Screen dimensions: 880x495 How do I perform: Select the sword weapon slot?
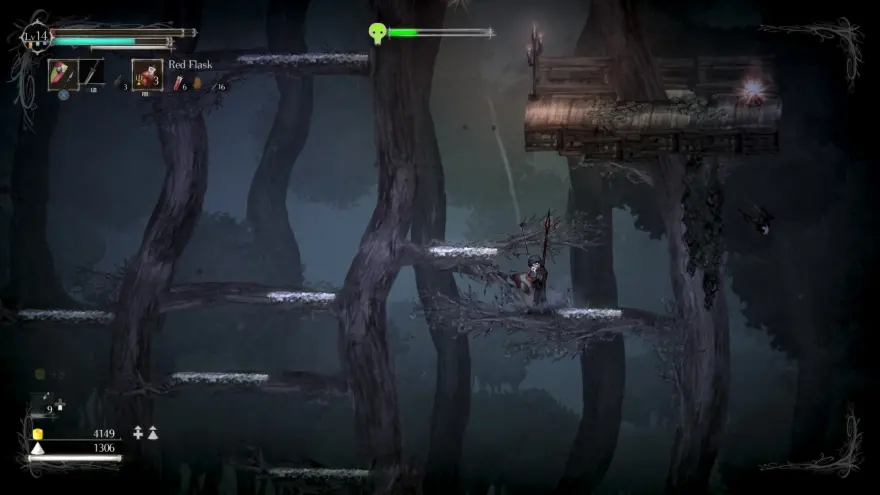[x=91, y=74]
